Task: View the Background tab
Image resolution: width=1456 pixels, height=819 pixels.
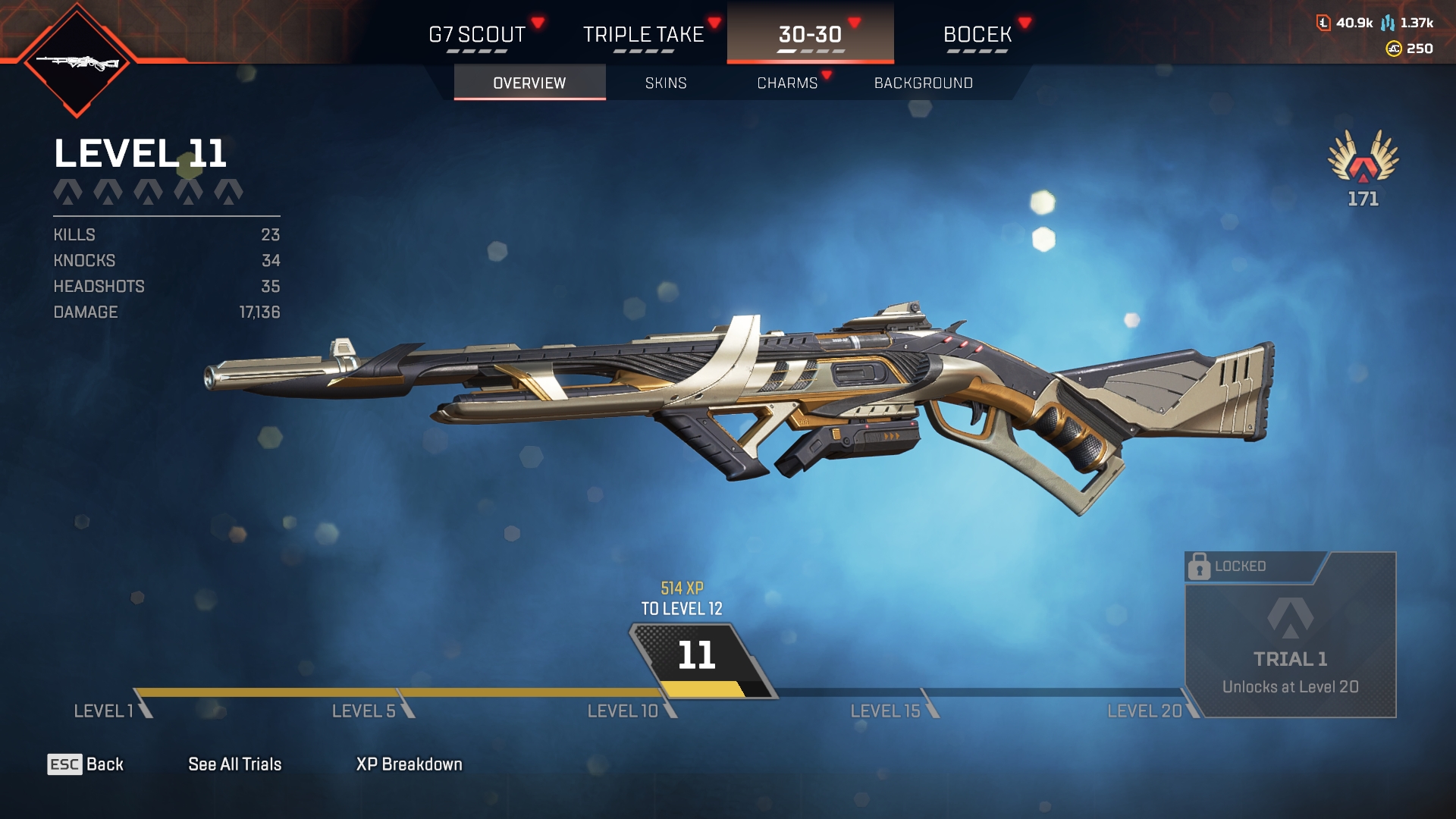Action: coord(923,83)
